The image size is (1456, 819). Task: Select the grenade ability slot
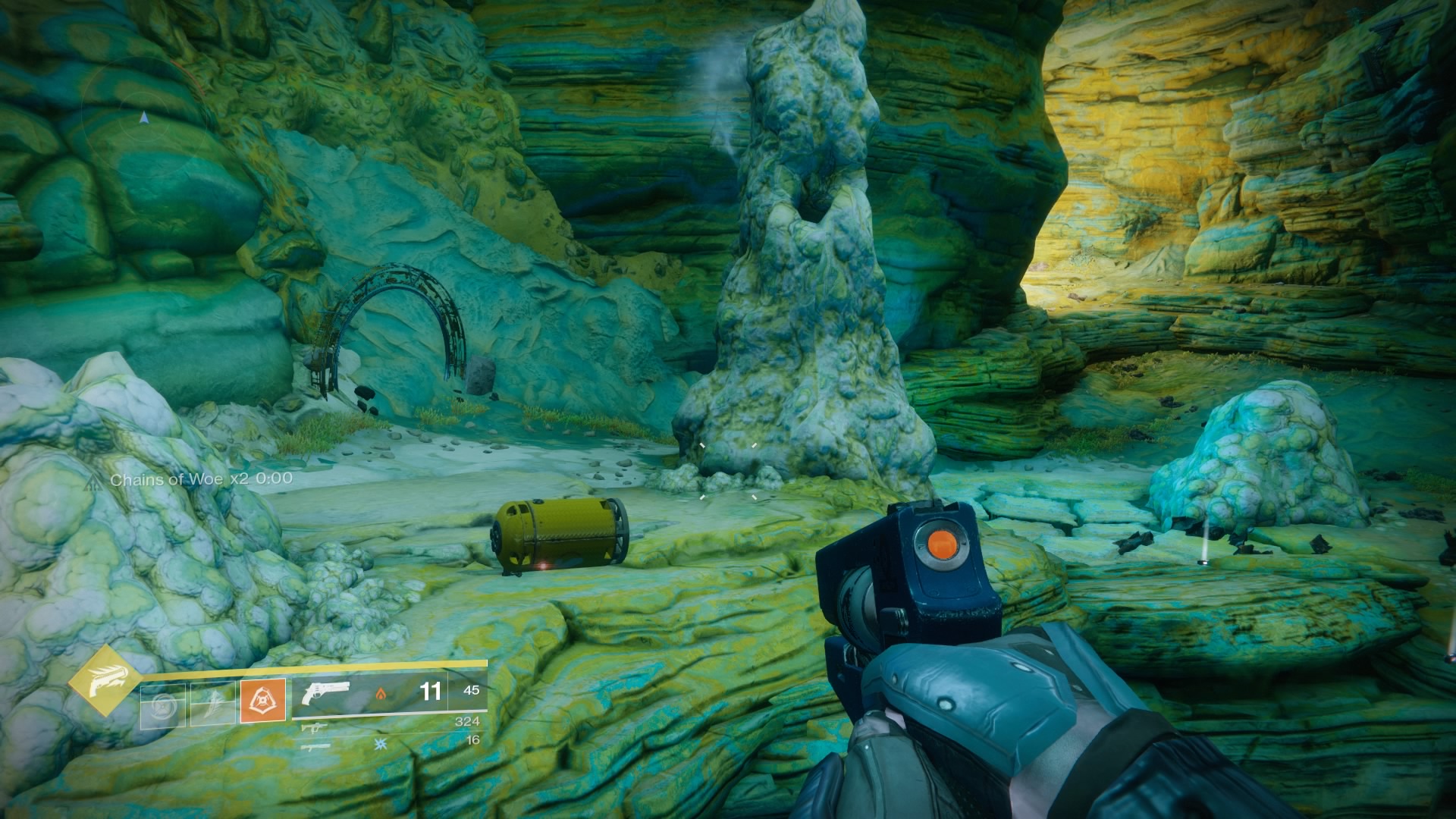162,705
